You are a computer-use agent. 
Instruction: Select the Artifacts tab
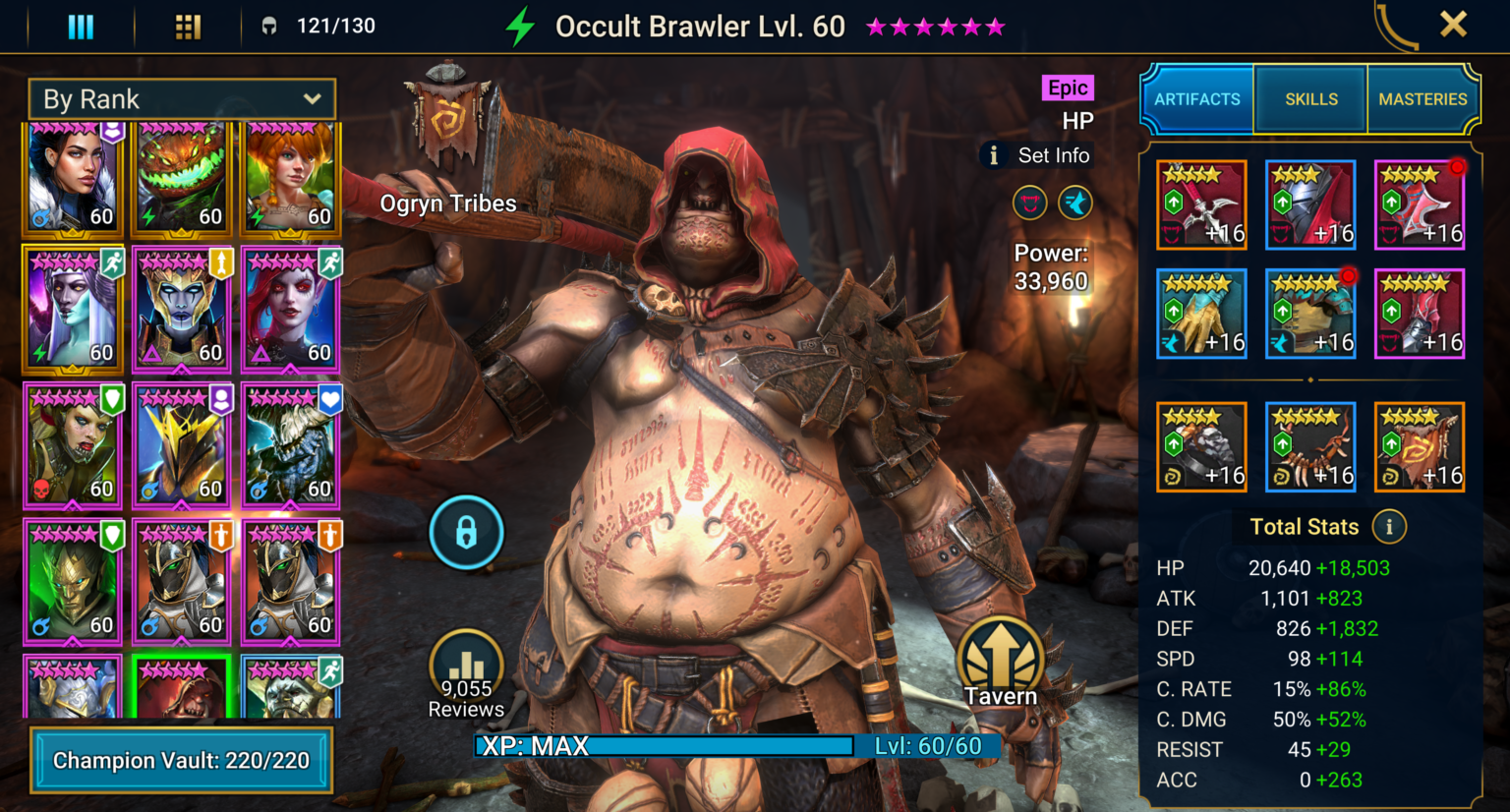1196,99
